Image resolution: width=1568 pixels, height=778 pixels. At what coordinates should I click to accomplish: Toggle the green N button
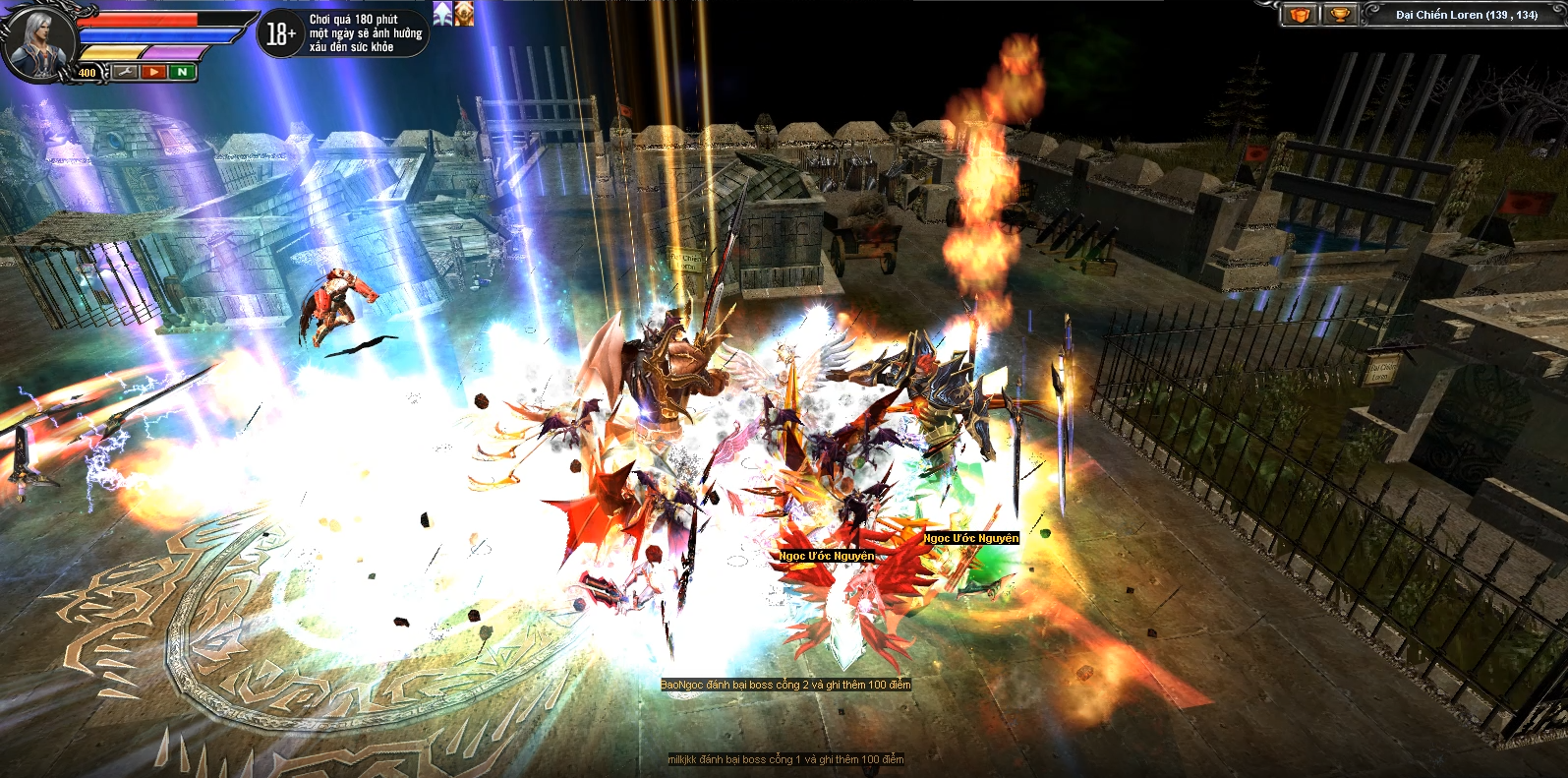pyautogui.click(x=182, y=72)
